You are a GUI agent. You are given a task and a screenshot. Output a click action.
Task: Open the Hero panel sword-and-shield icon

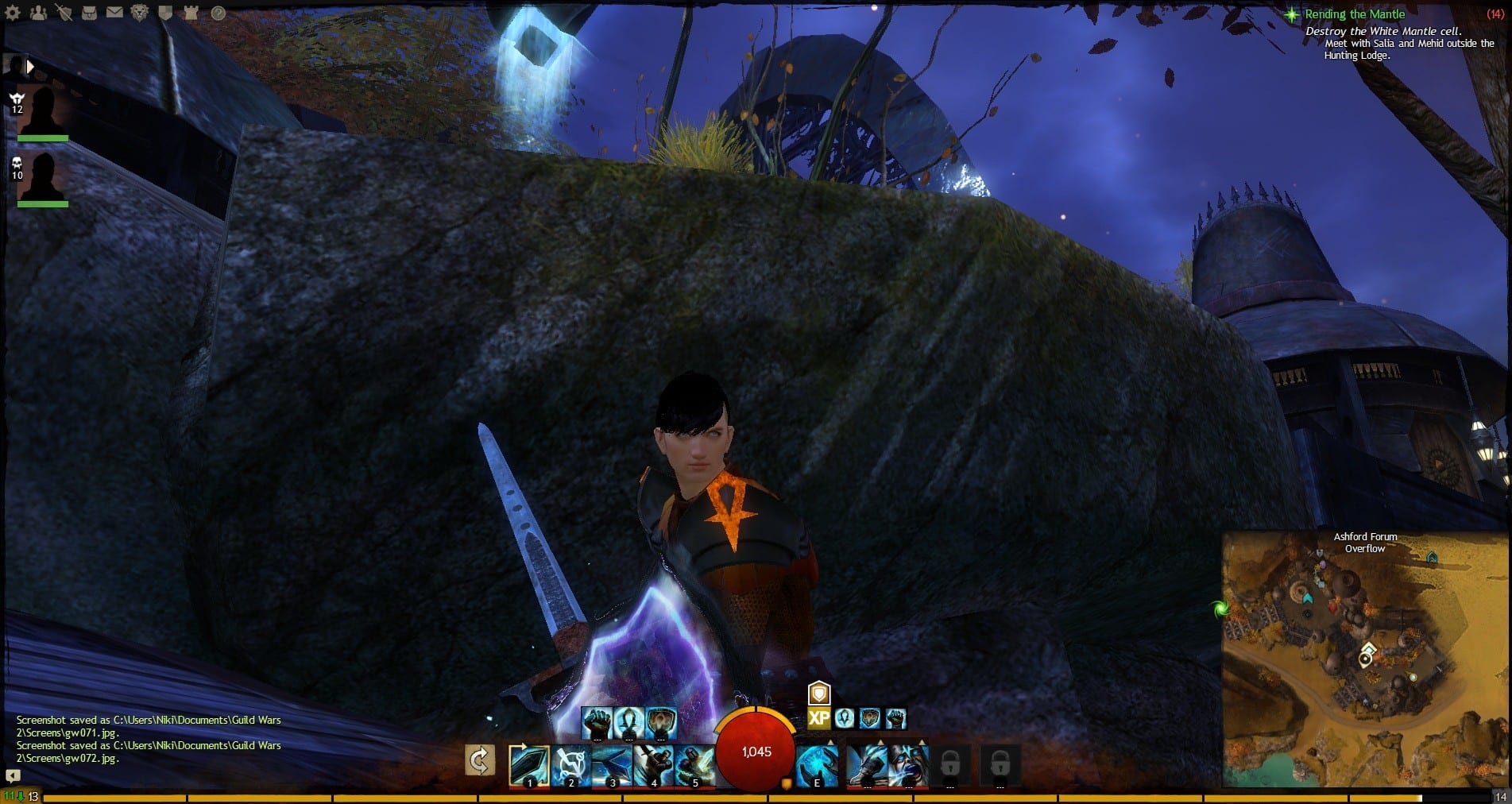click(64, 13)
